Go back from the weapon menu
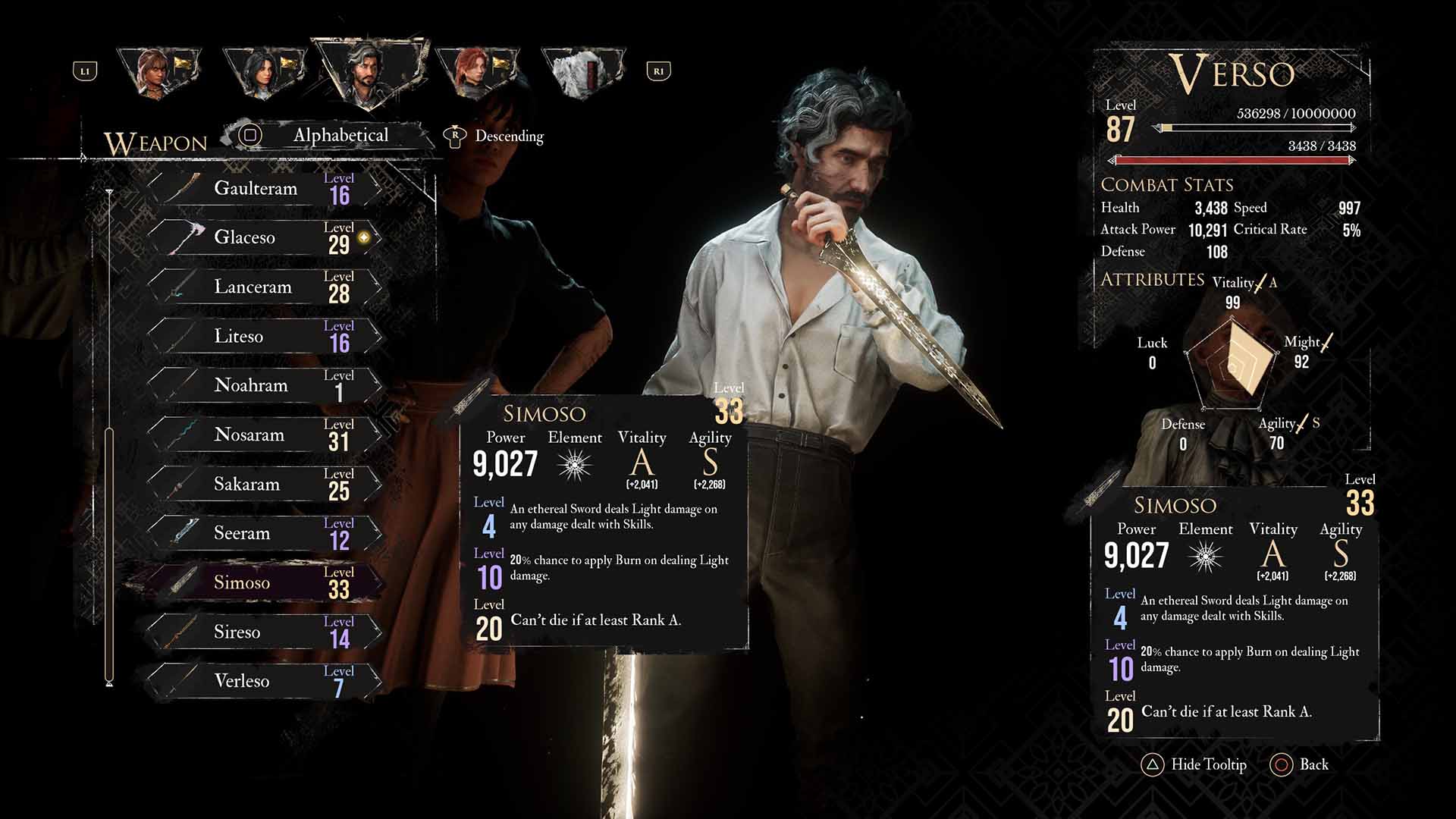The image size is (1456, 819). coord(1300,764)
